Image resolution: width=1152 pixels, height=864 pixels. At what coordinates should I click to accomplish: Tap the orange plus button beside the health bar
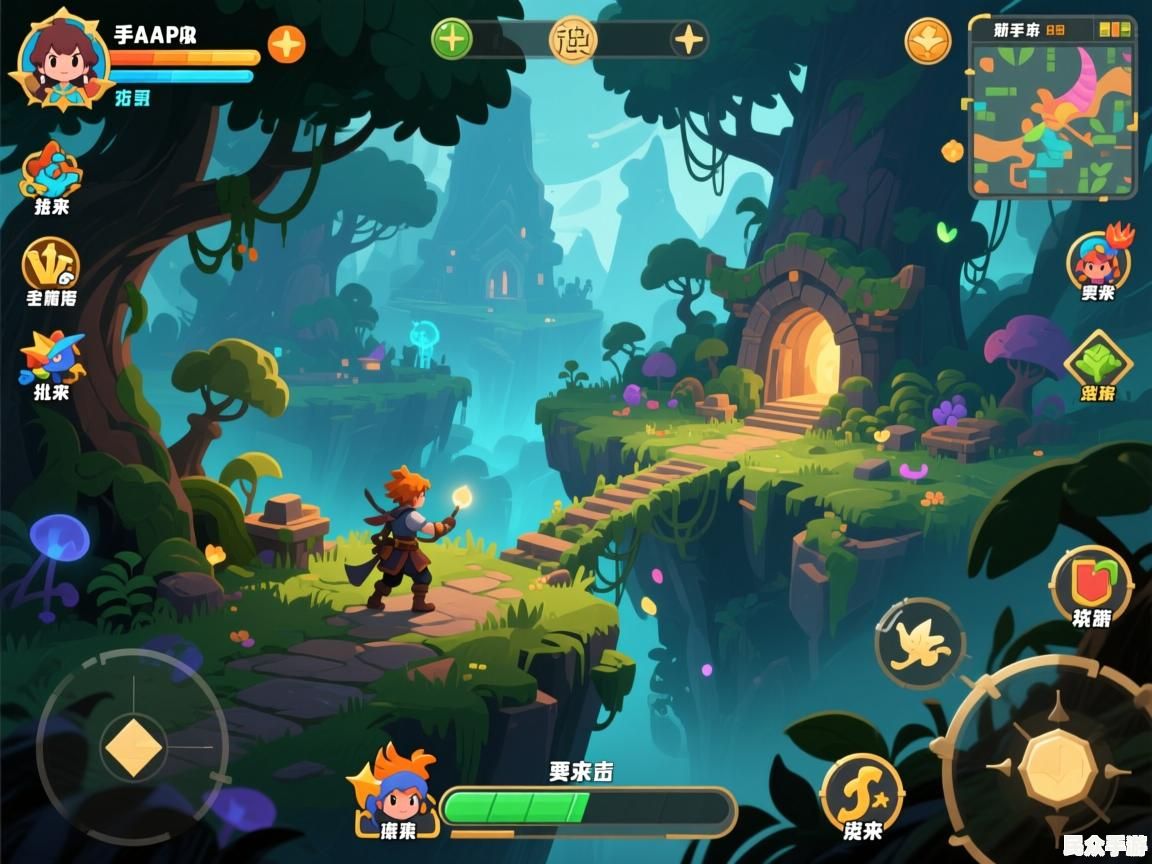286,45
